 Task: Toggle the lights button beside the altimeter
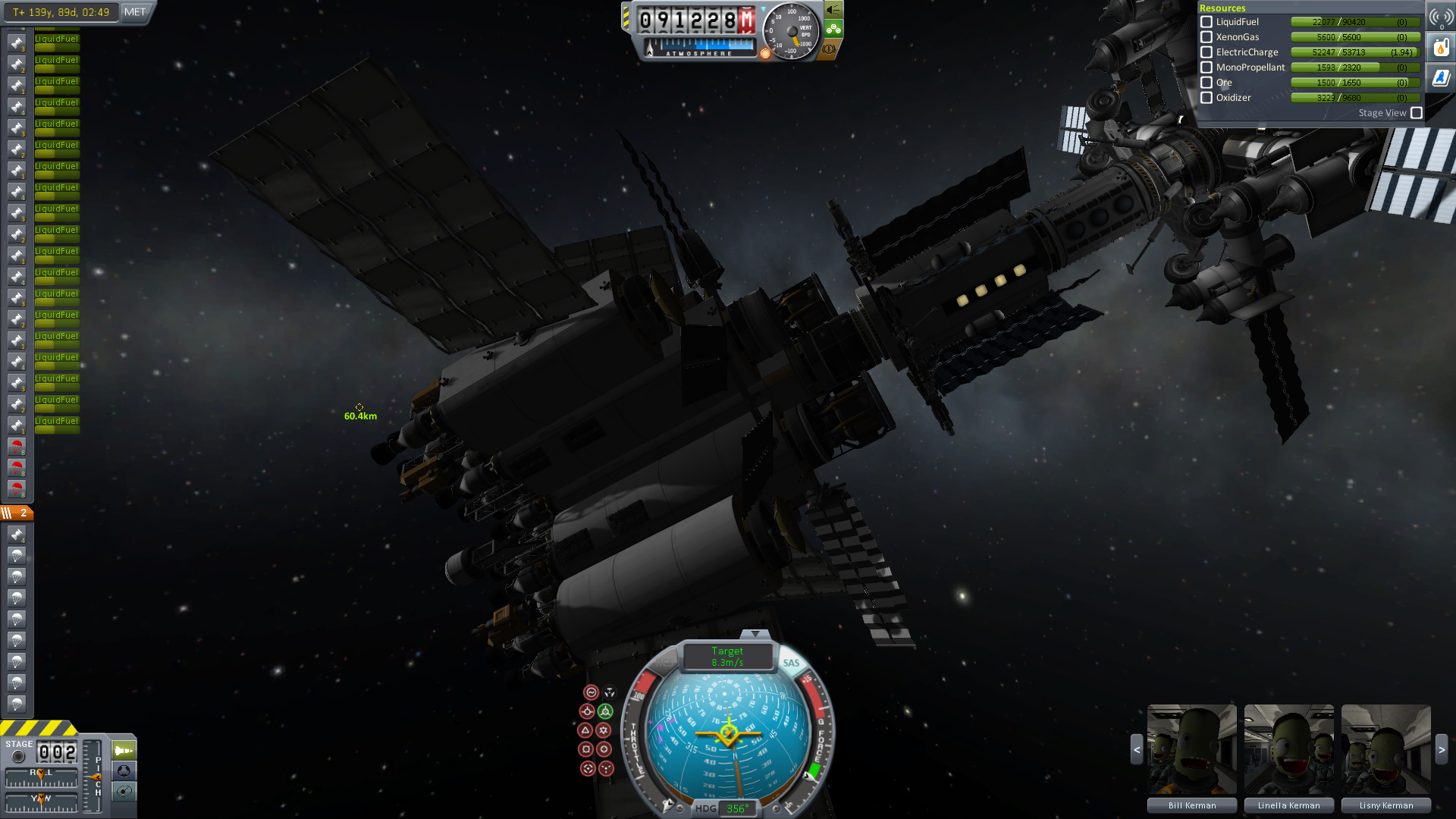[833, 10]
